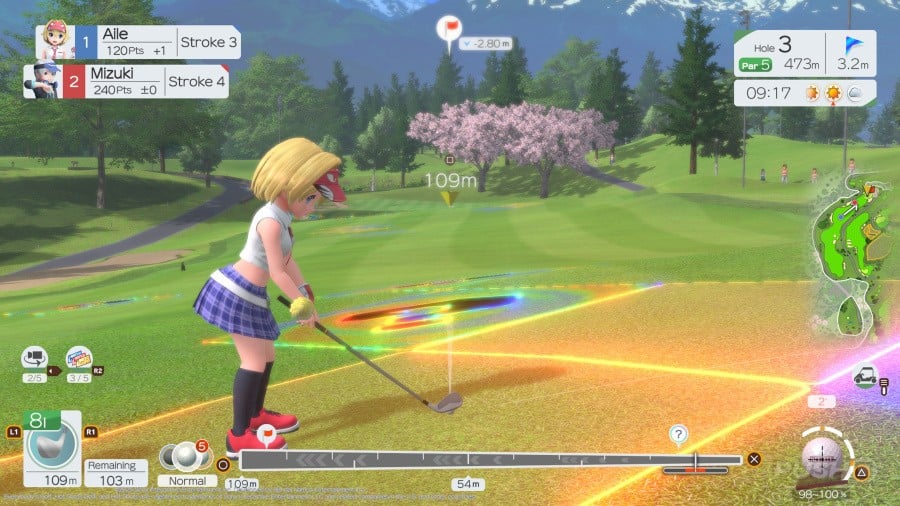The image size is (900, 506).
Task: Toggle the camera view icon
Action: 35,358
